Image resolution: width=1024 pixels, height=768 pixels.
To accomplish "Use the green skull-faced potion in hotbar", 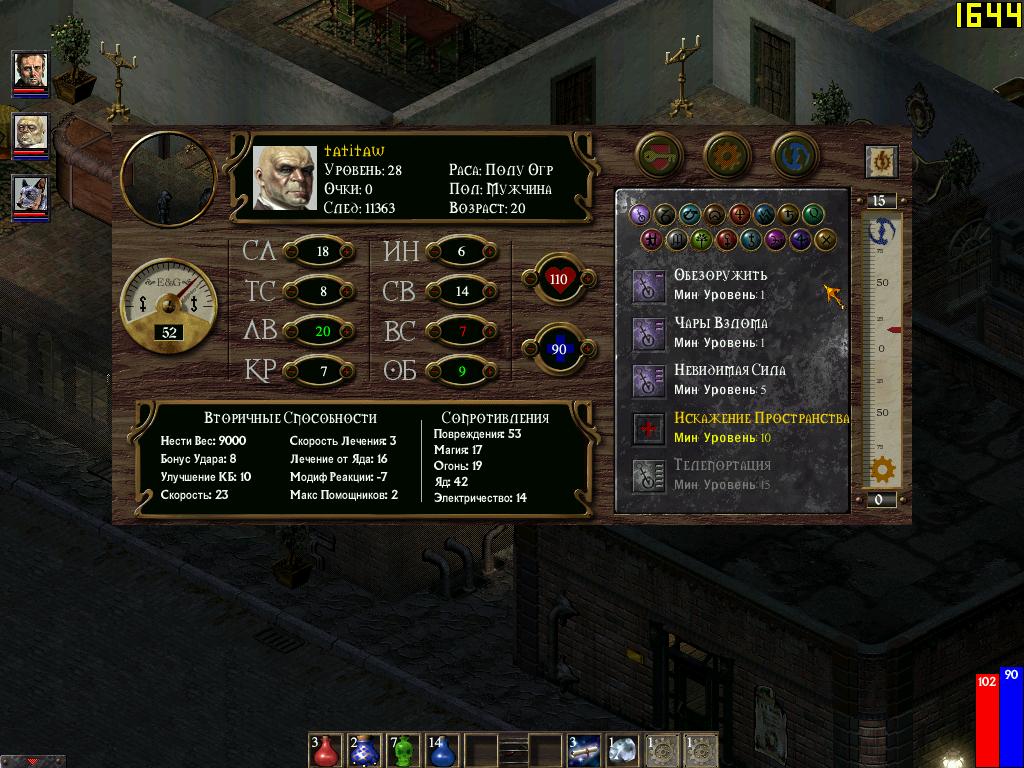I will [x=402, y=750].
